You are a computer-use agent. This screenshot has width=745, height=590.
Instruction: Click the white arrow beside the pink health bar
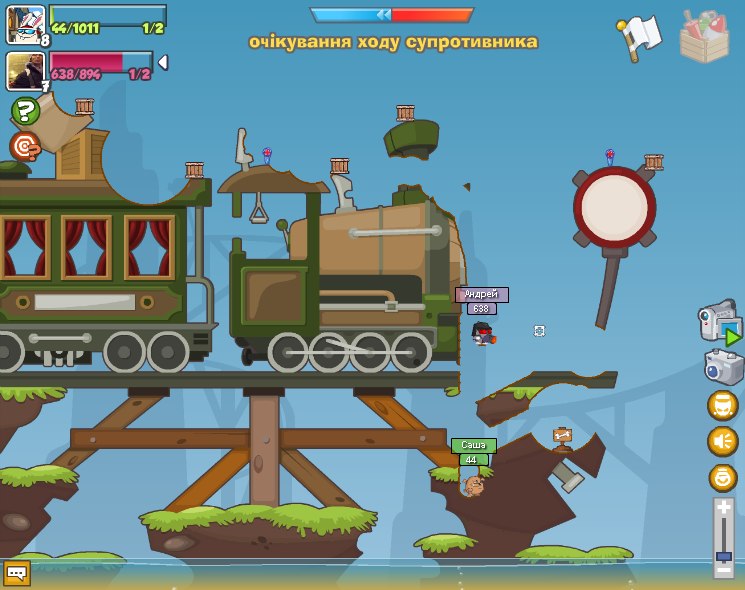(163, 62)
